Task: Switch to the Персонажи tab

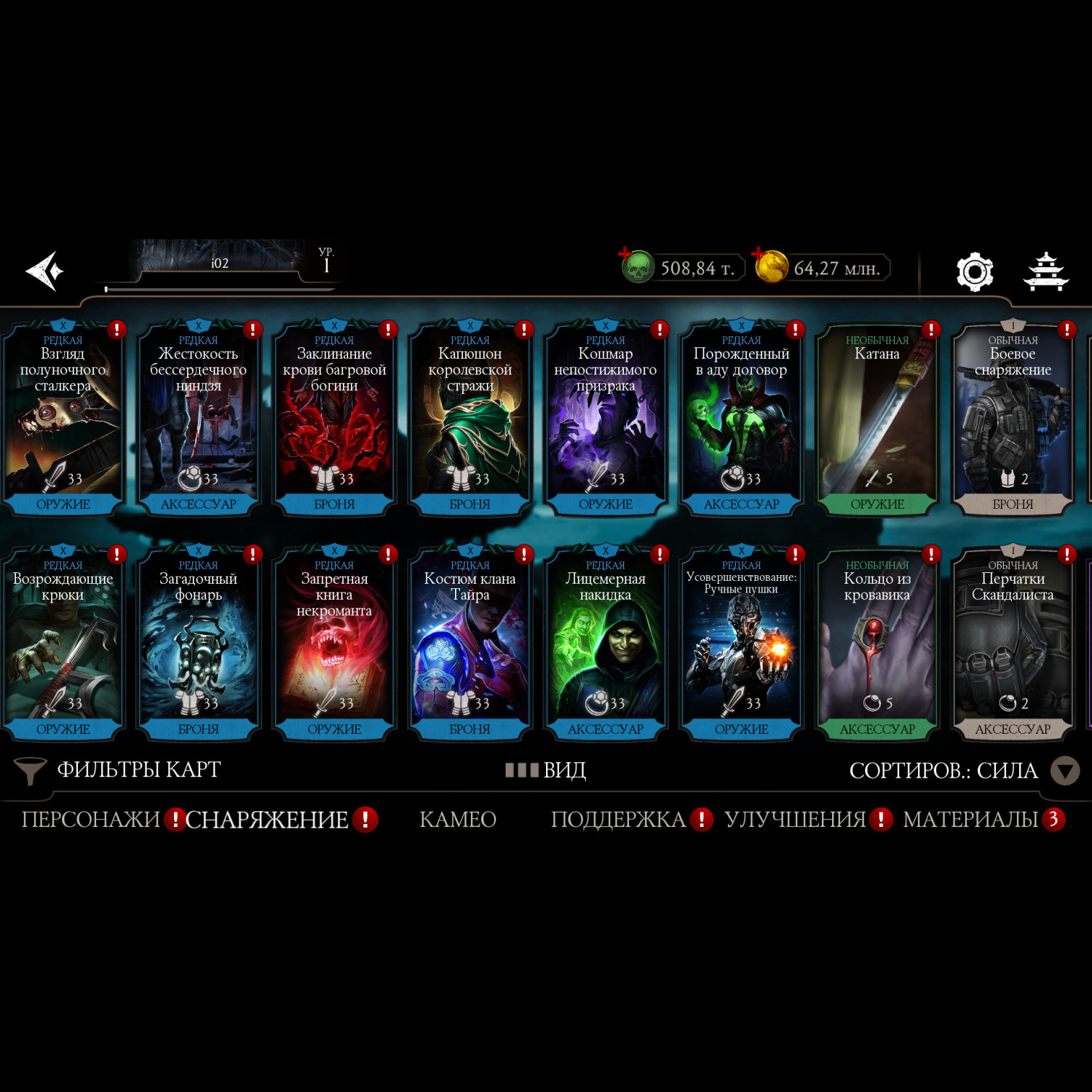Action: pos(90,820)
